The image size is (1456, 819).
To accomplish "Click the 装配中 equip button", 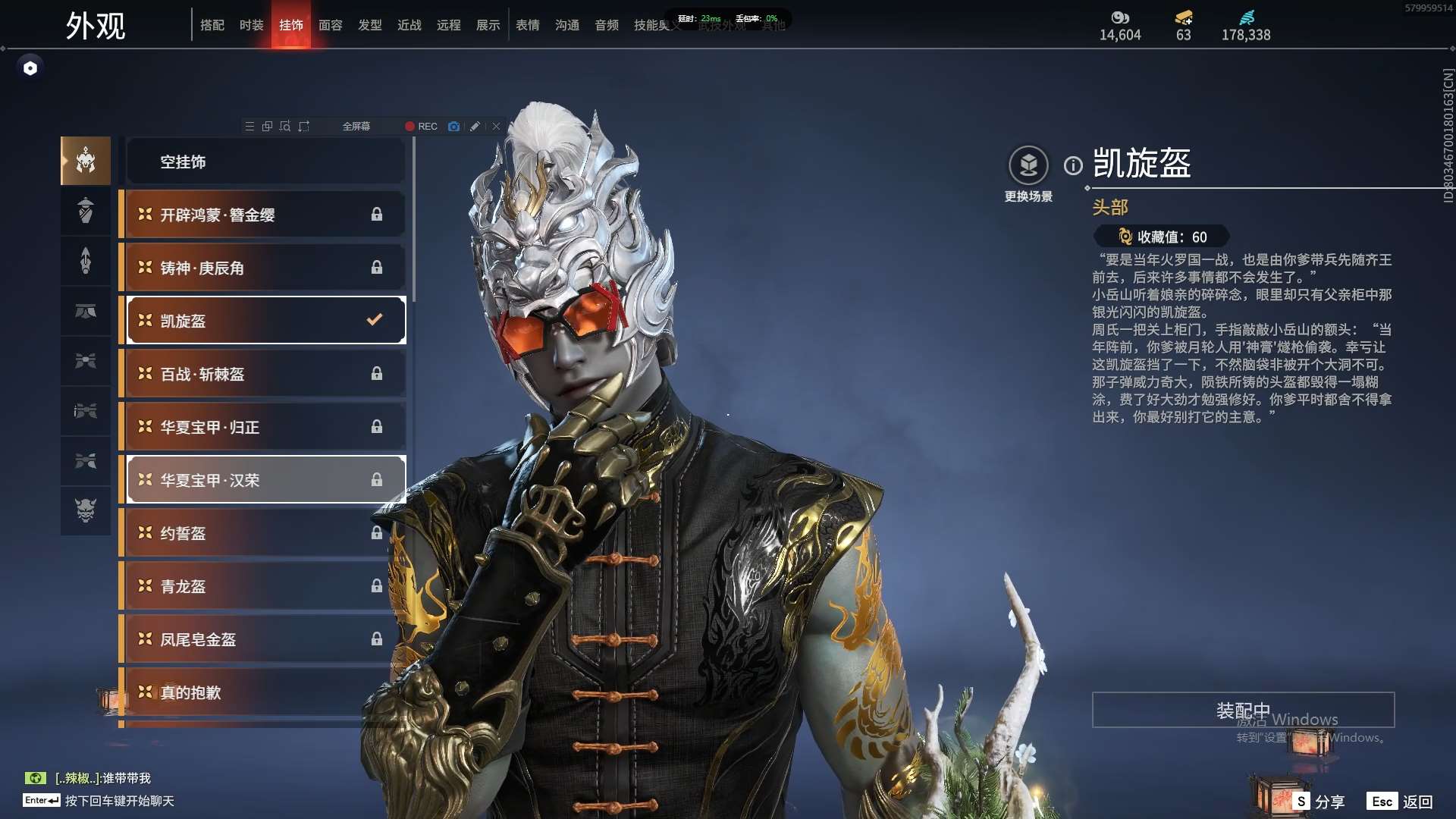I will [1243, 710].
